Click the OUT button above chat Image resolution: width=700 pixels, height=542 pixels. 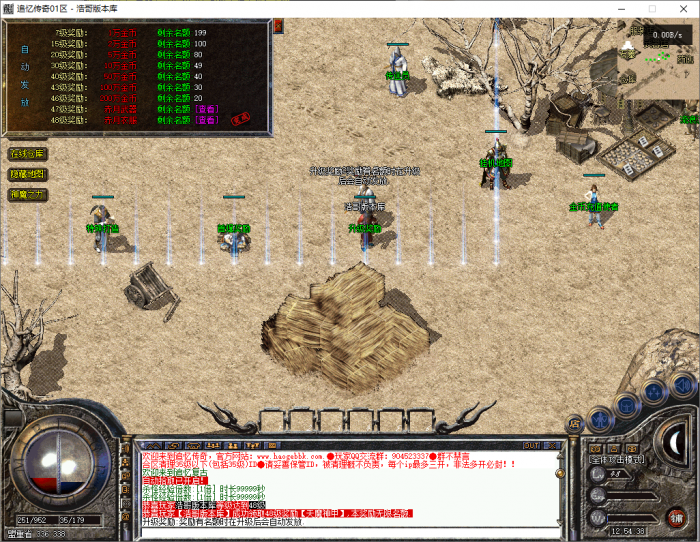point(532,445)
